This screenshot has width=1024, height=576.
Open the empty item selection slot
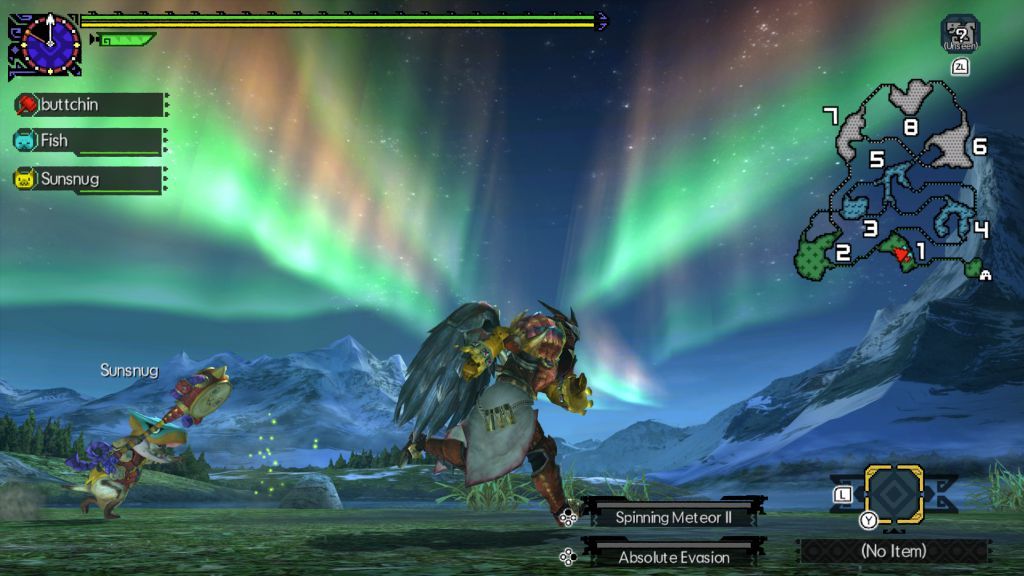[893, 493]
